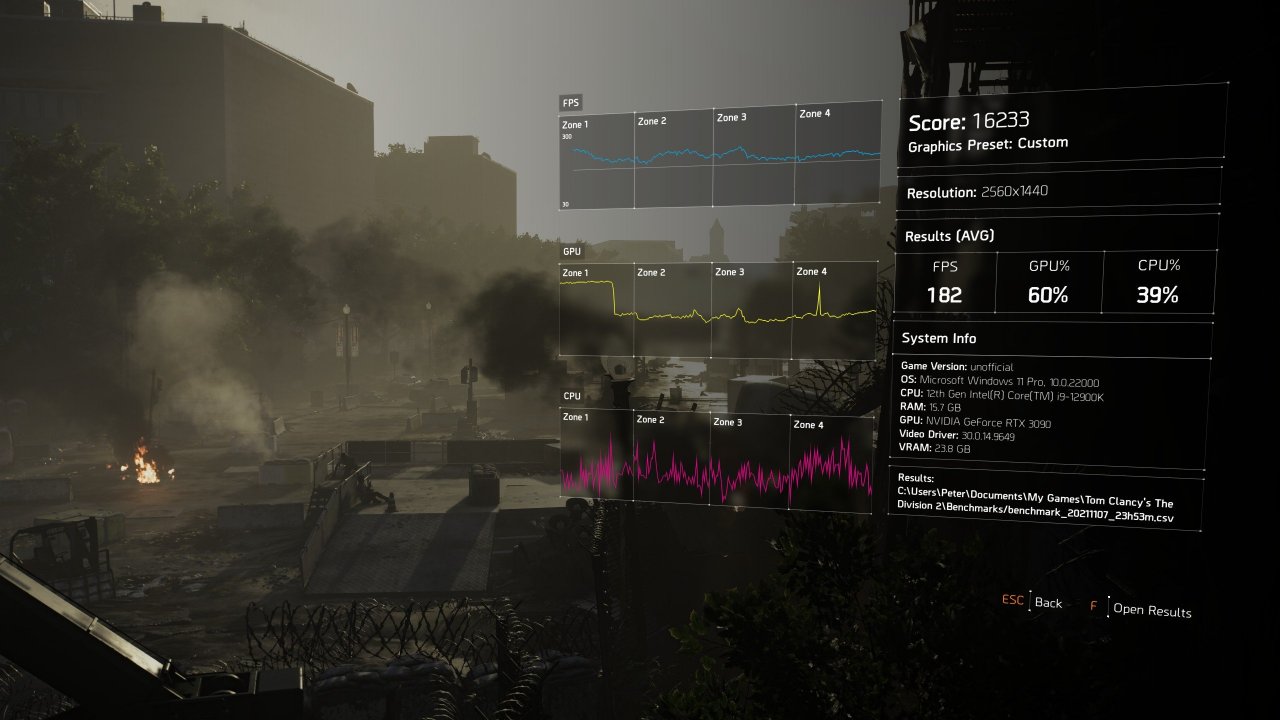Select Zone 4 on the GPU graph
1280x720 pixels.
pyautogui.click(x=812, y=271)
